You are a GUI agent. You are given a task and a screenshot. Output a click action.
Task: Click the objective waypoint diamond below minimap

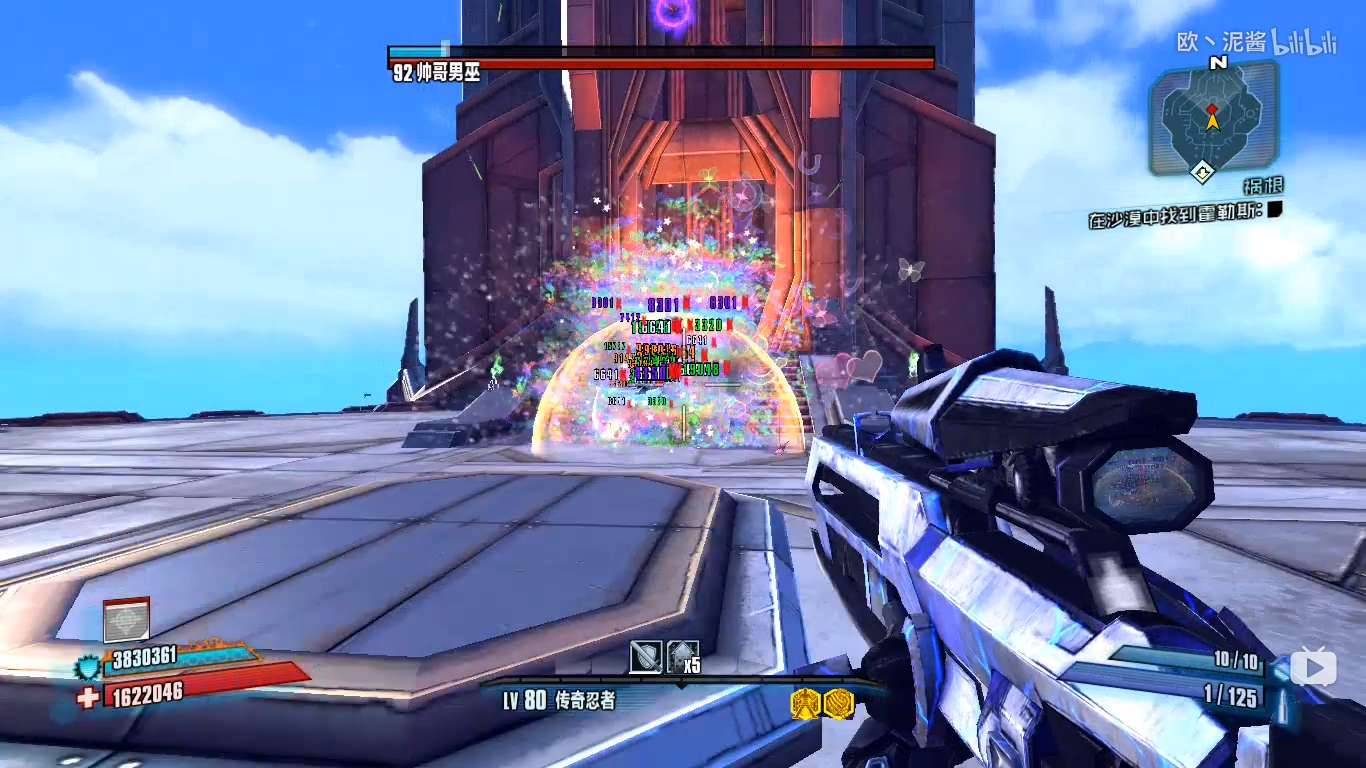(x=1203, y=172)
